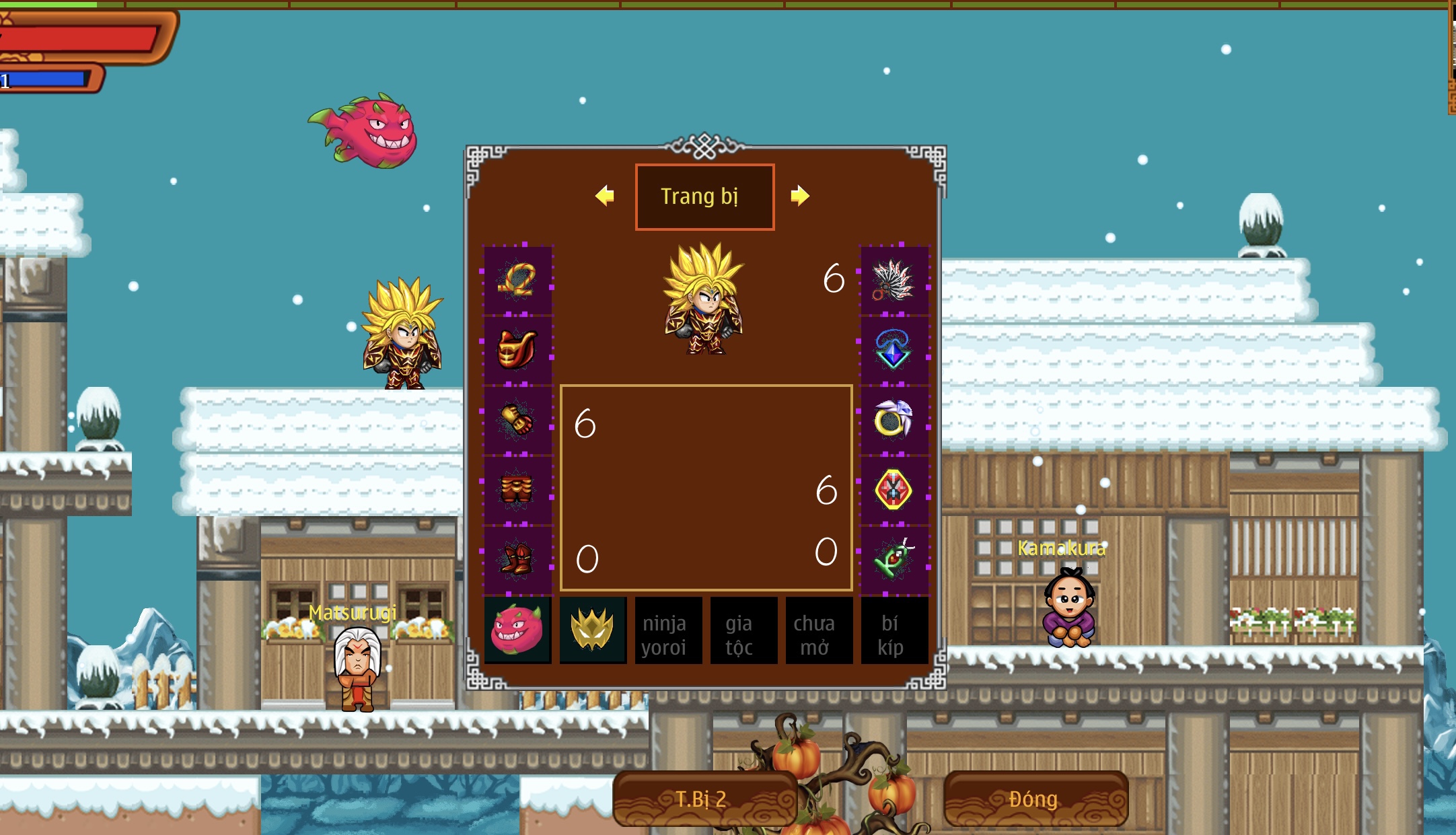Select the golden gauntlet glove slot
This screenshot has width=1456, height=835.
click(x=517, y=421)
